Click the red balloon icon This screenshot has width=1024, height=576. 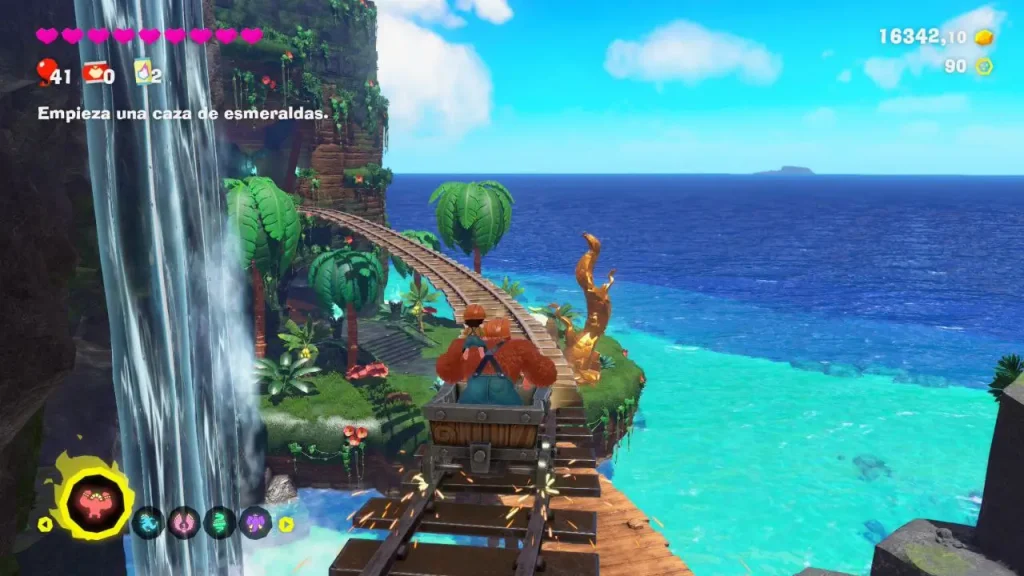46,70
